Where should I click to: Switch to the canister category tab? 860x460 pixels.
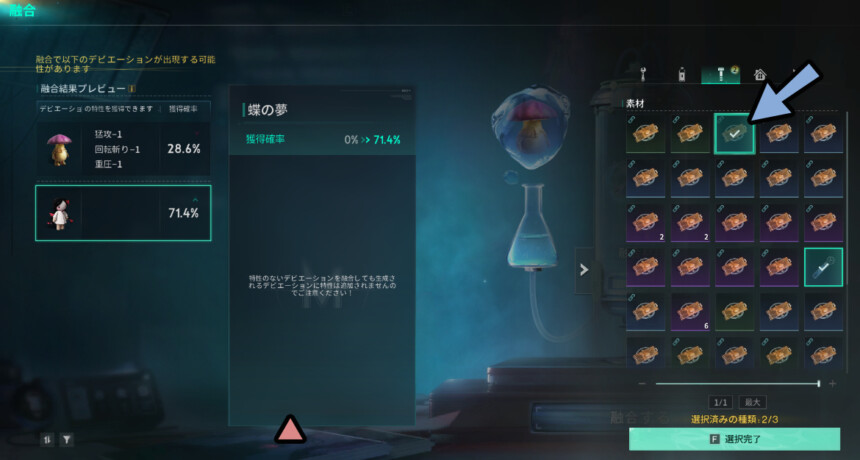pyautogui.click(x=679, y=74)
